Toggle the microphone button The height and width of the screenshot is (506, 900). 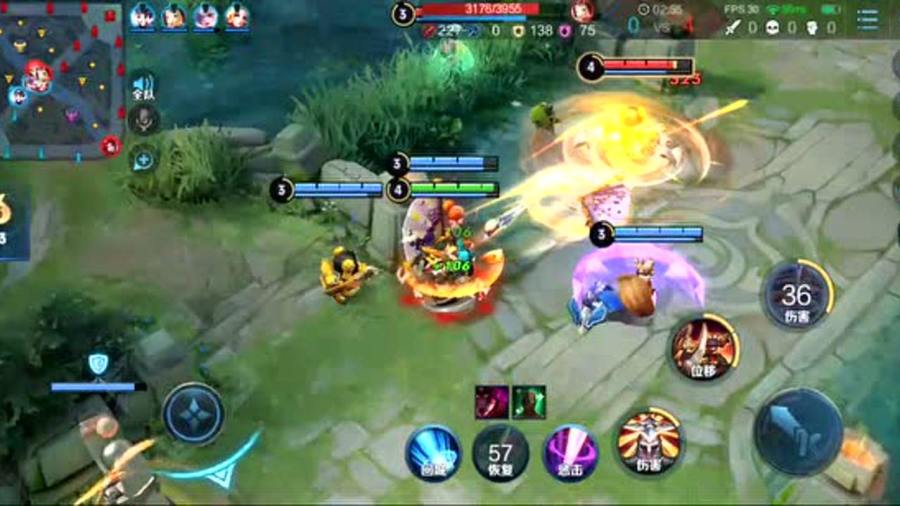coord(143,120)
